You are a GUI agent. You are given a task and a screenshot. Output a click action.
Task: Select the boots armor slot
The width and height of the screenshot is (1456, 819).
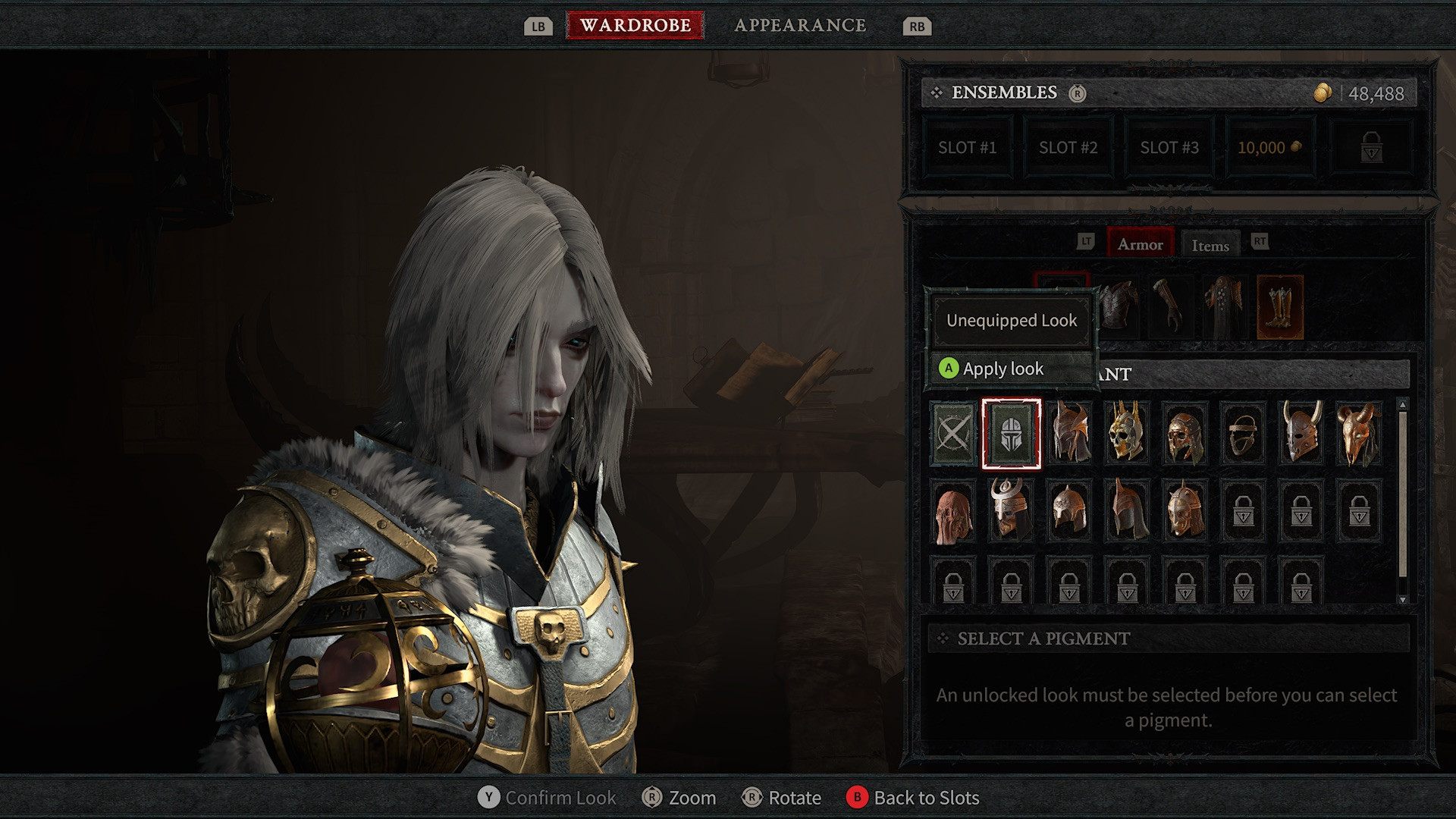[x=1280, y=306]
